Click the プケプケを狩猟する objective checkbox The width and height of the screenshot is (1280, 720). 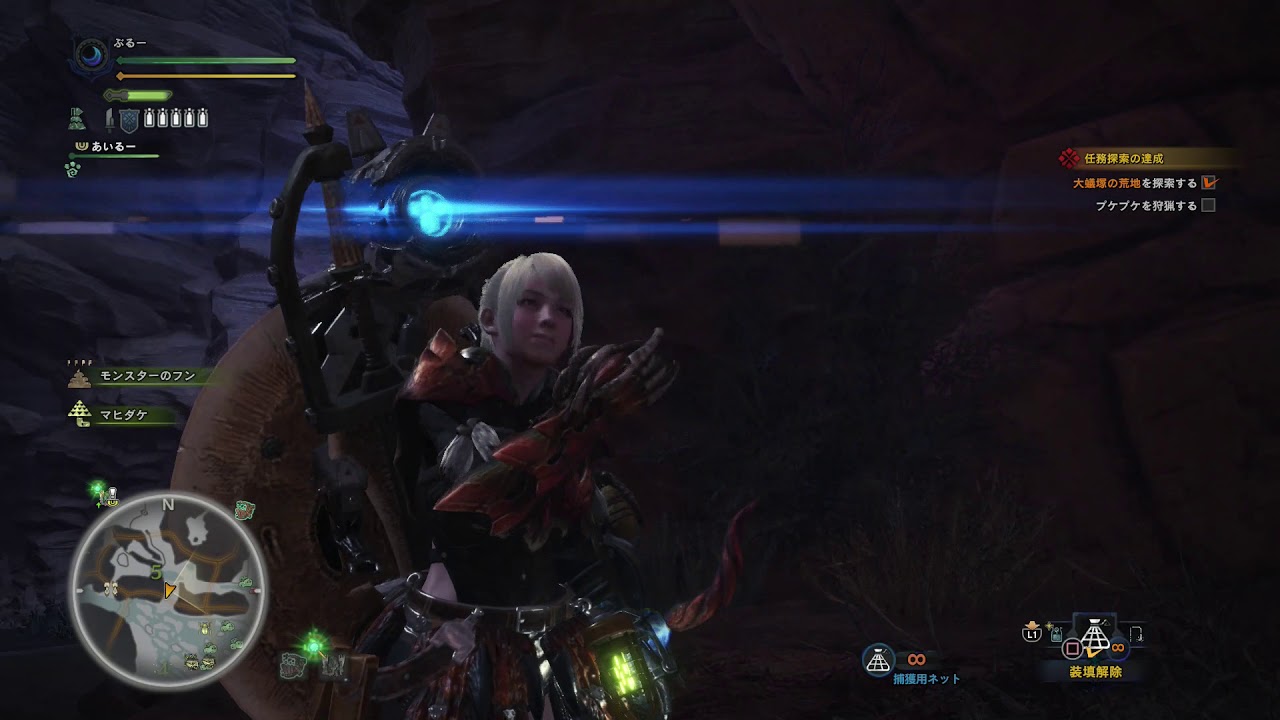(1208, 206)
